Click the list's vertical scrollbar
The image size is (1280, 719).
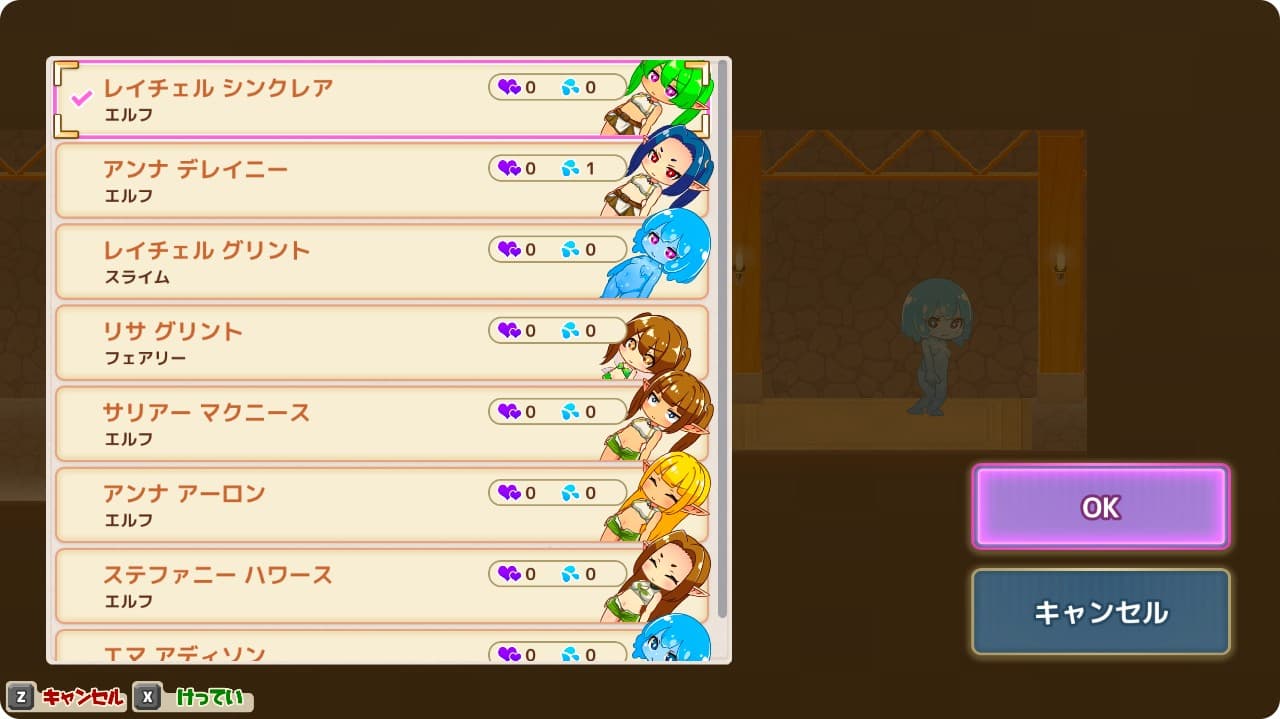tap(722, 340)
